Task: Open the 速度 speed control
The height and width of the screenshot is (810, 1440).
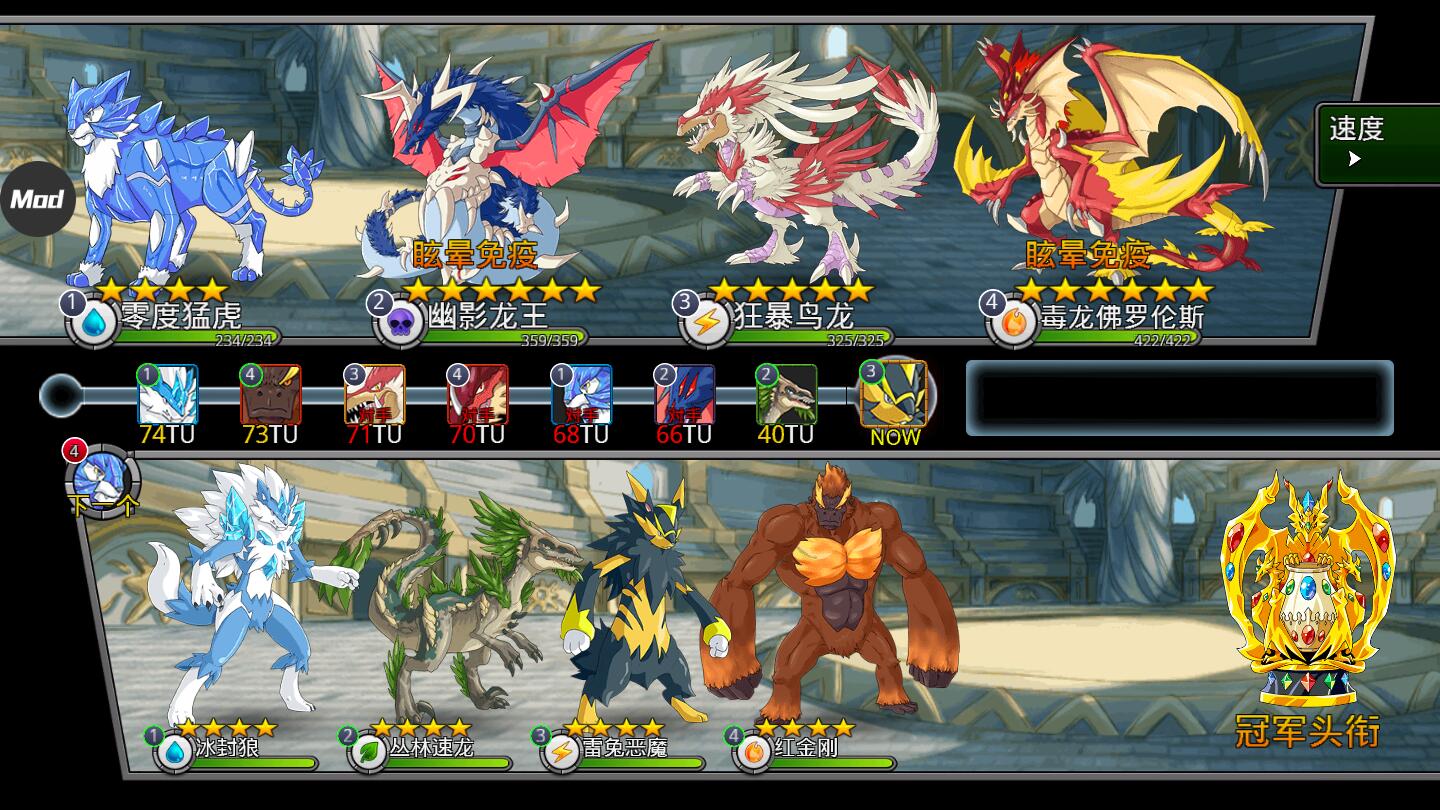Action: pyautogui.click(x=1376, y=144)
